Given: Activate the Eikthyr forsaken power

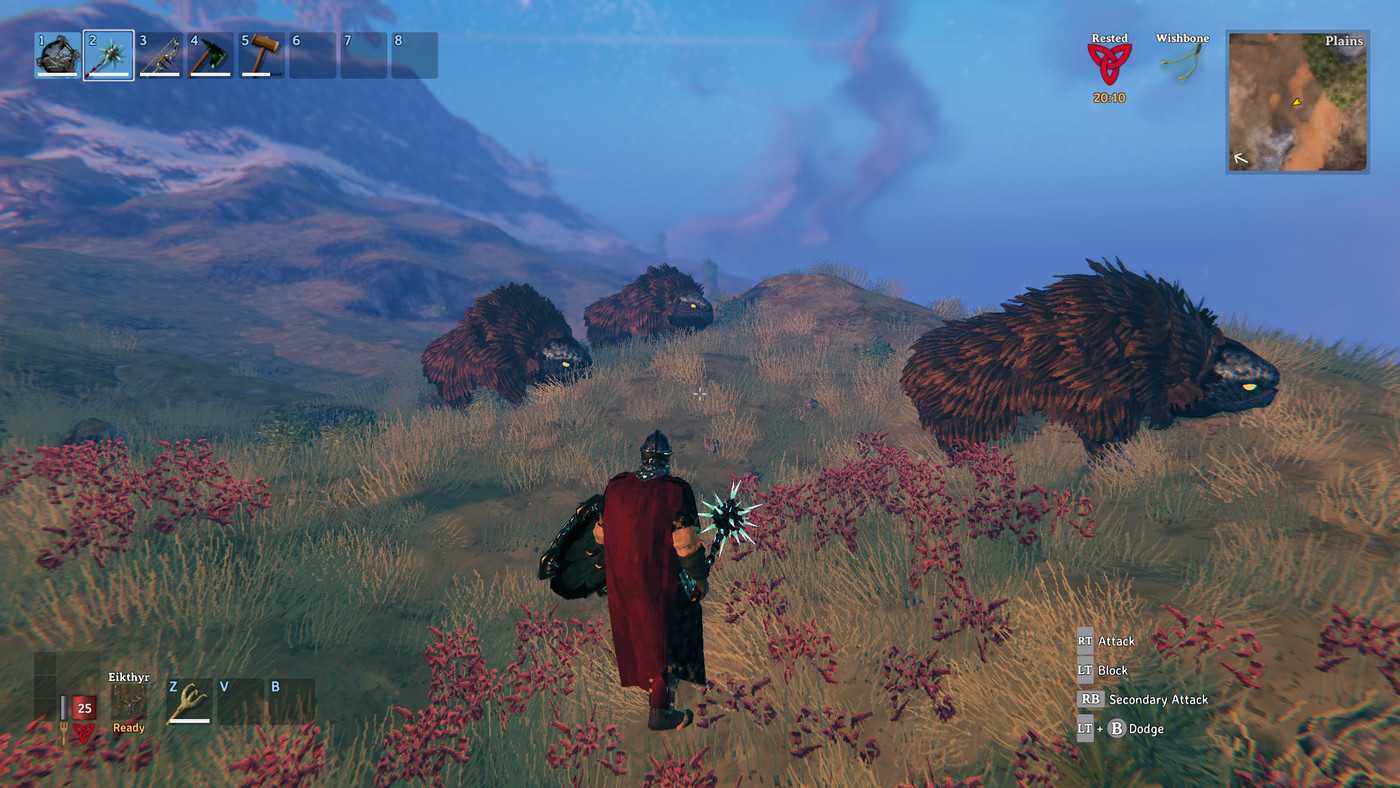Looking at the screenshot, I should (129, 703).
